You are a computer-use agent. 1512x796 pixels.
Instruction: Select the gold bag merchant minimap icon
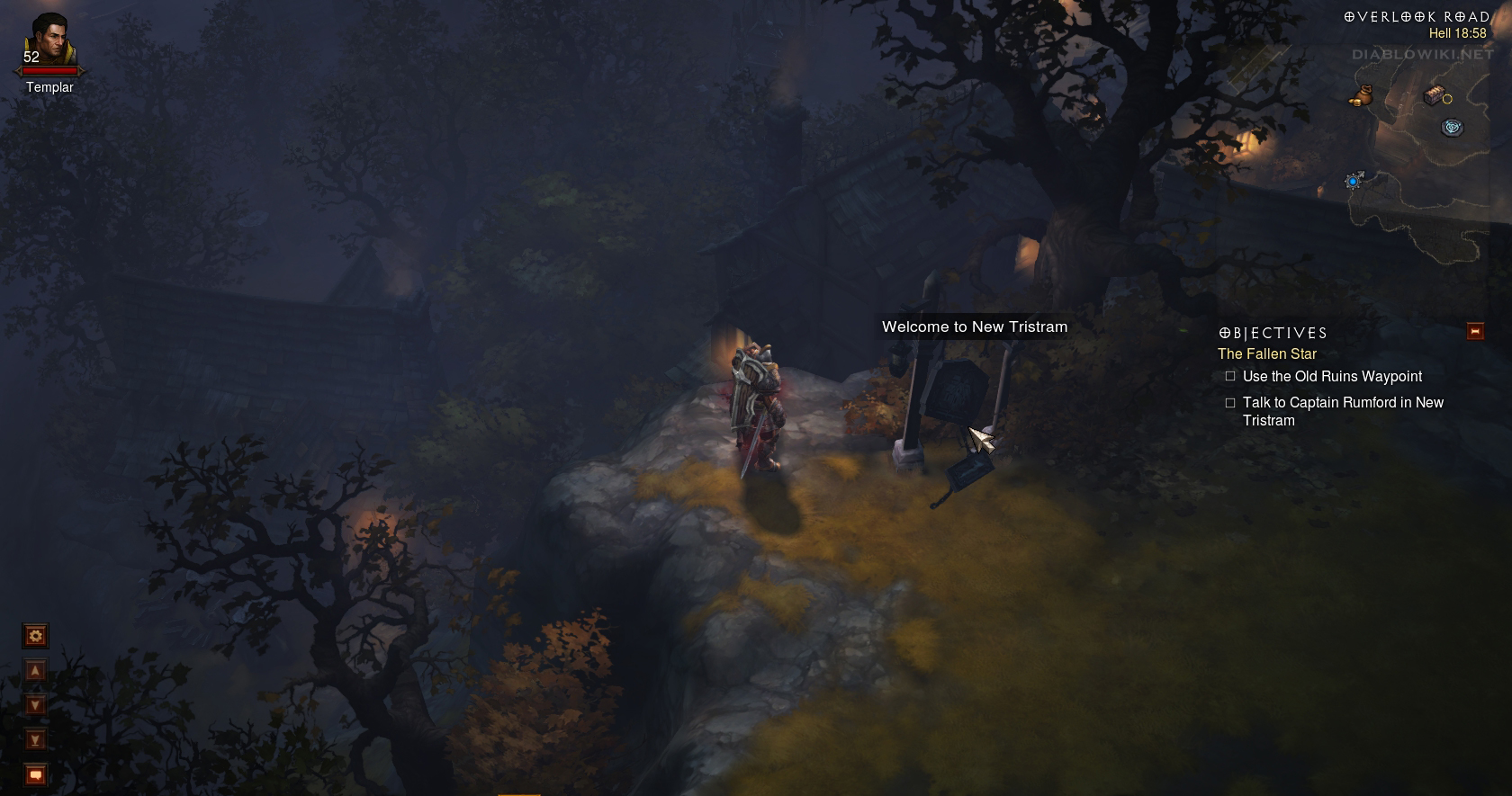(1361, 95)
